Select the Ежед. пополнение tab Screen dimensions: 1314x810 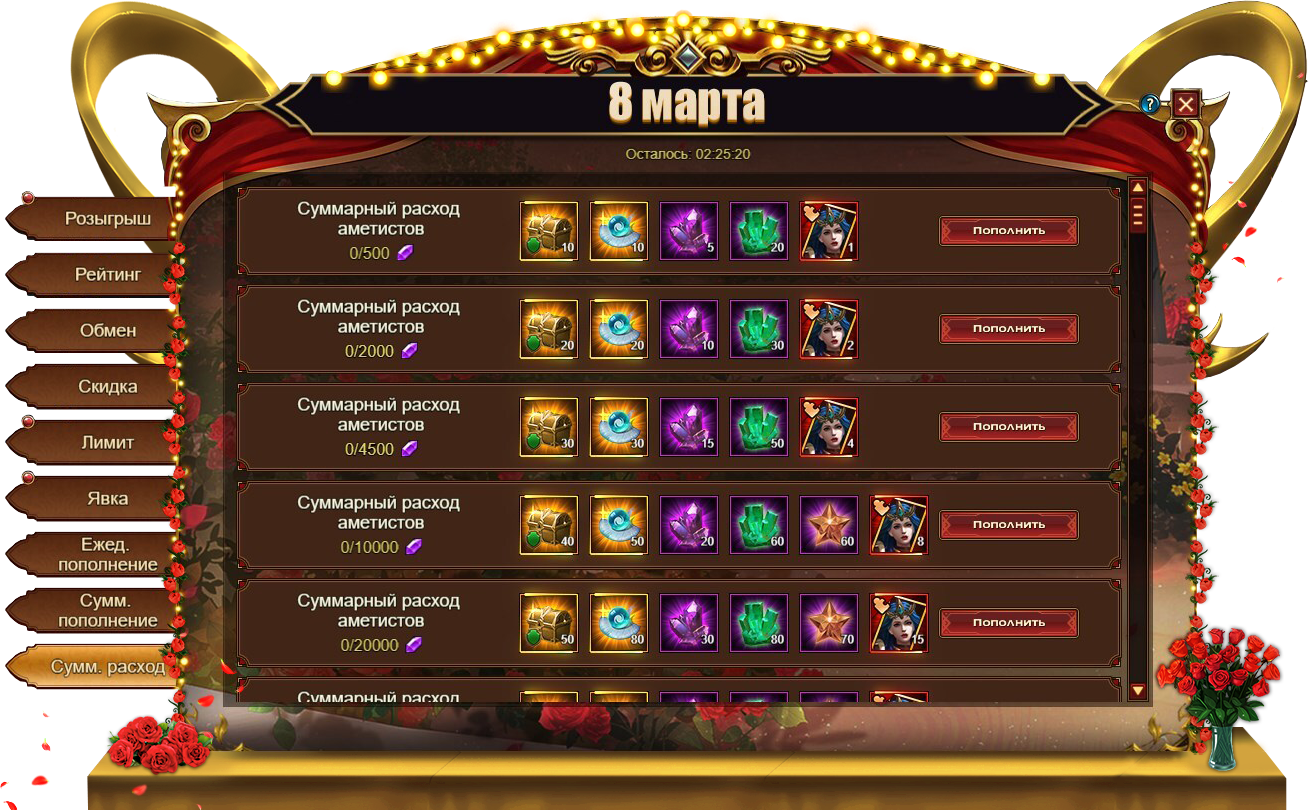[107, 554]
